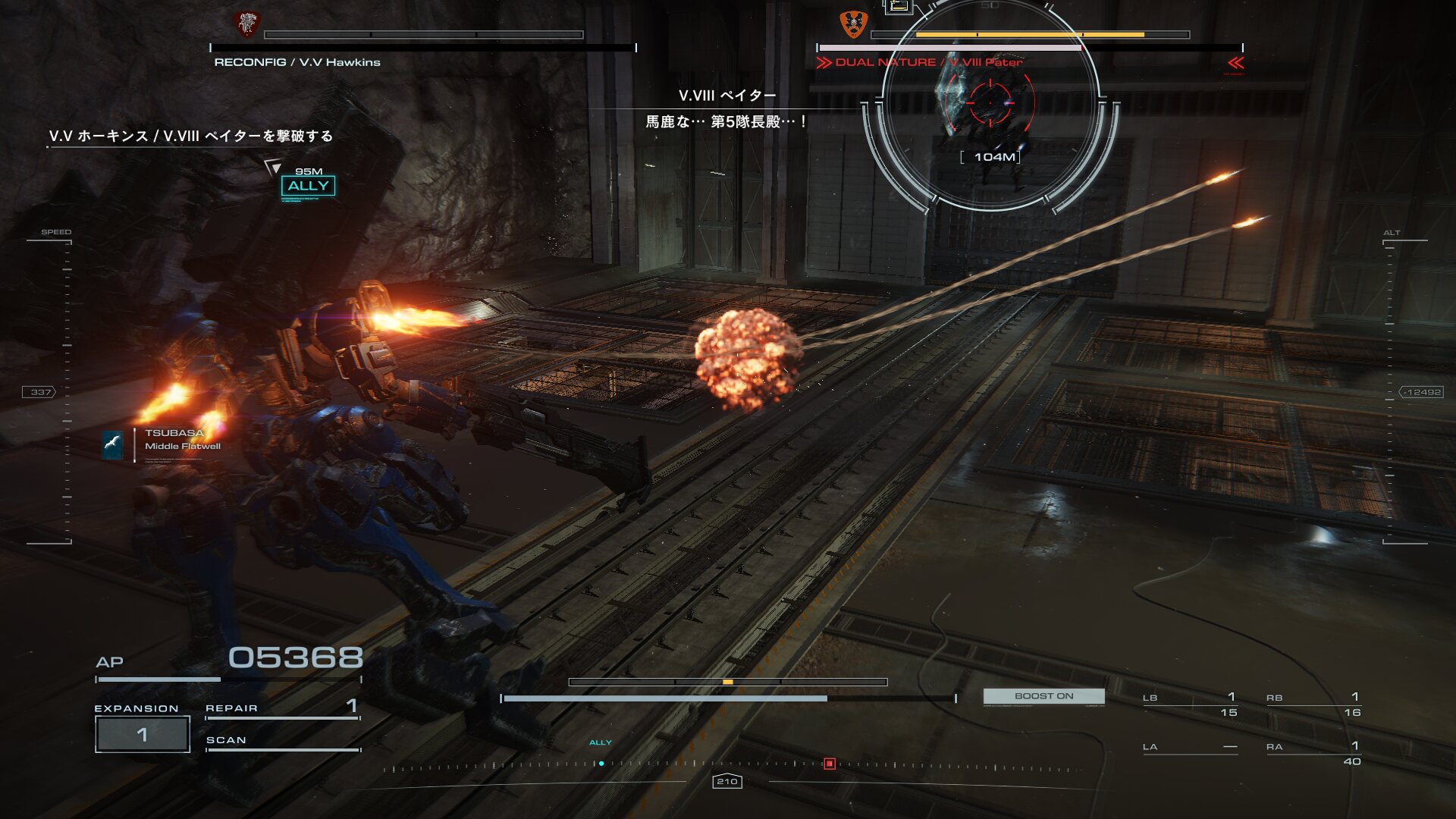The height and width of the screenshot is (819, 1456).
Task: Select the RB weapon slot
Action: click(1313, 704)
